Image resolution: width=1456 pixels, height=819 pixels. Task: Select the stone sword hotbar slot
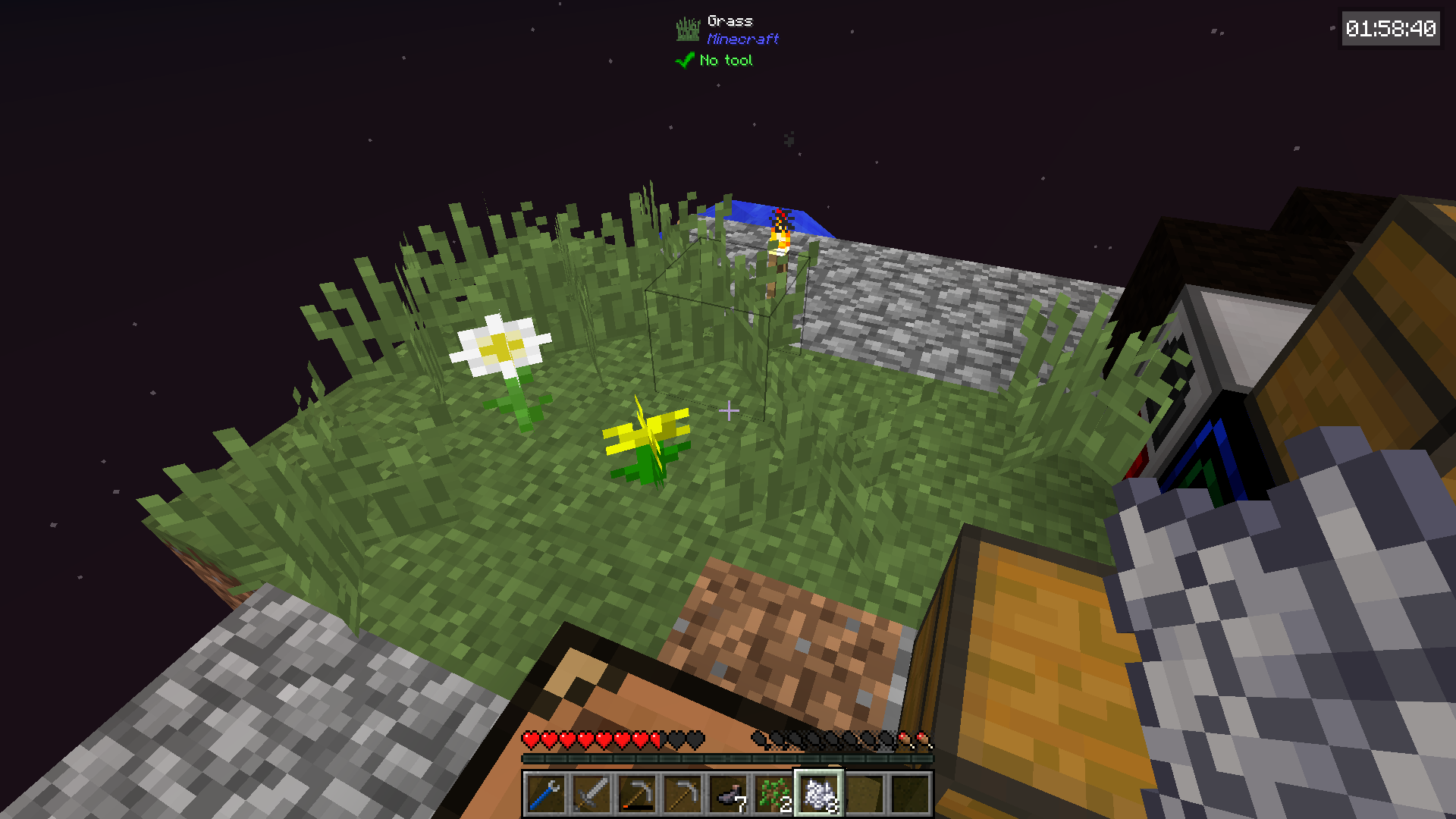click(591, 794)
